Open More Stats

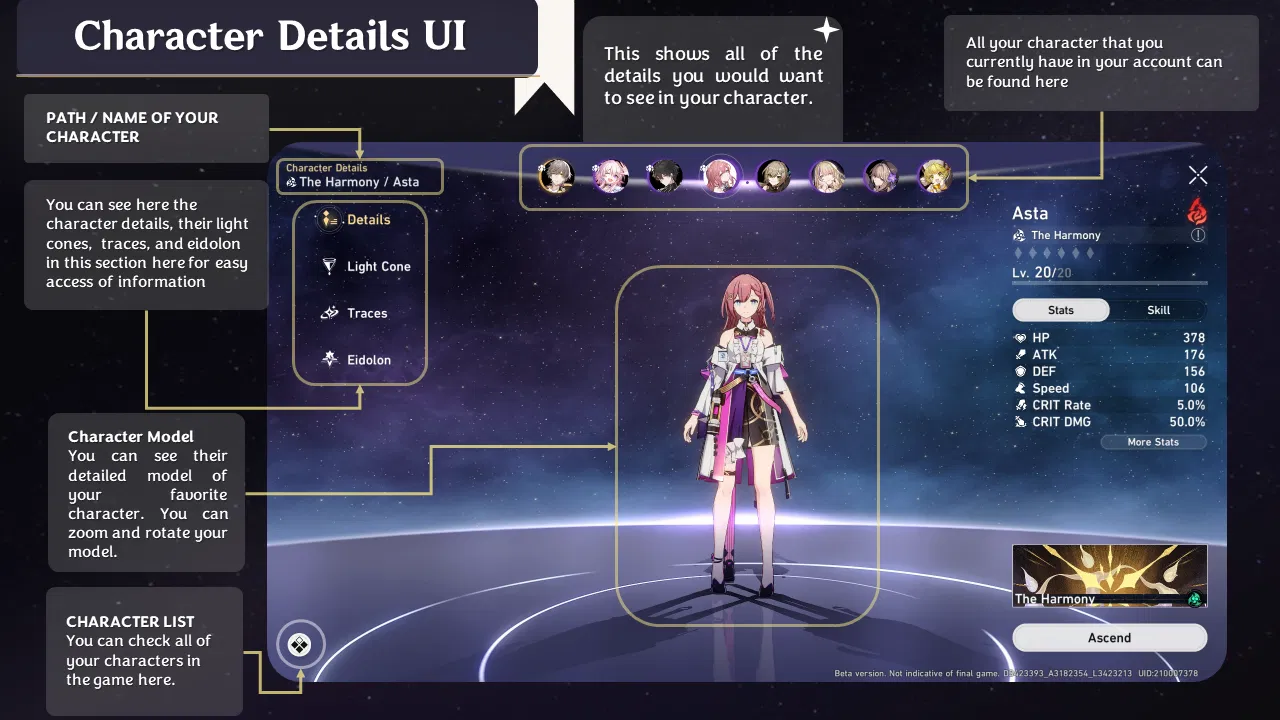coord(1153,441)
